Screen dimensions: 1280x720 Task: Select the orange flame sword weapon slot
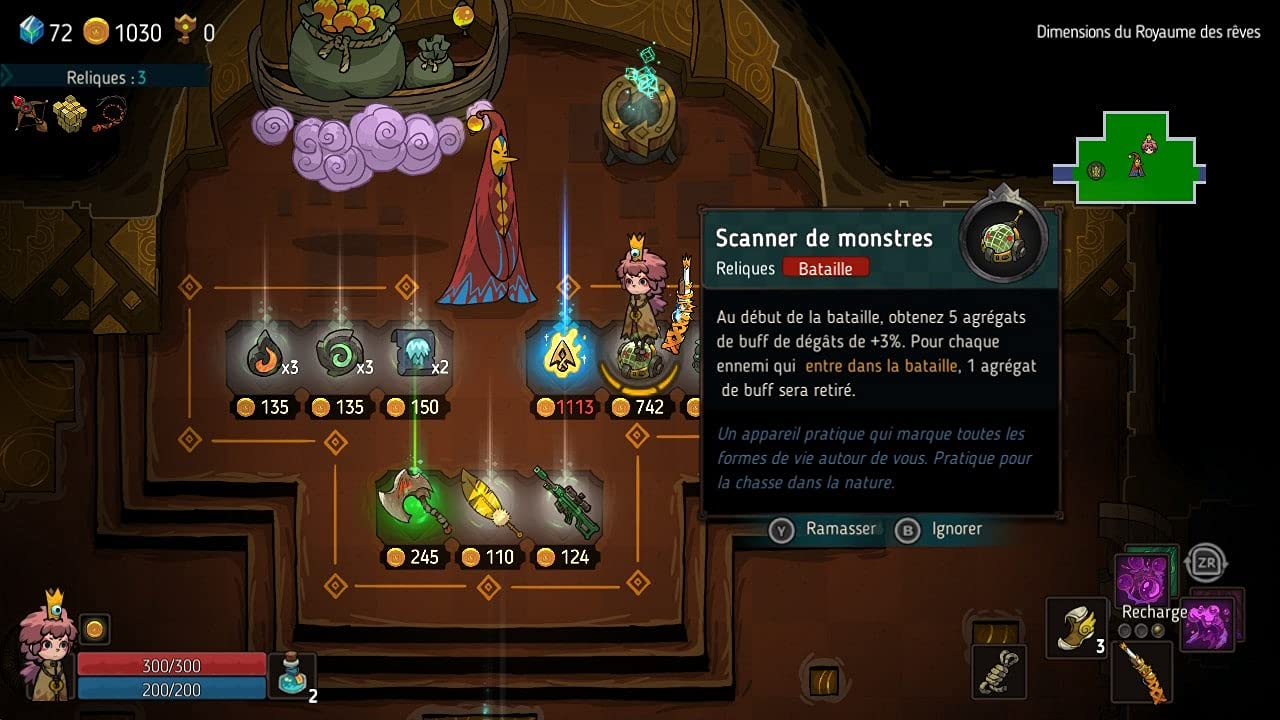coord(1141,670)
